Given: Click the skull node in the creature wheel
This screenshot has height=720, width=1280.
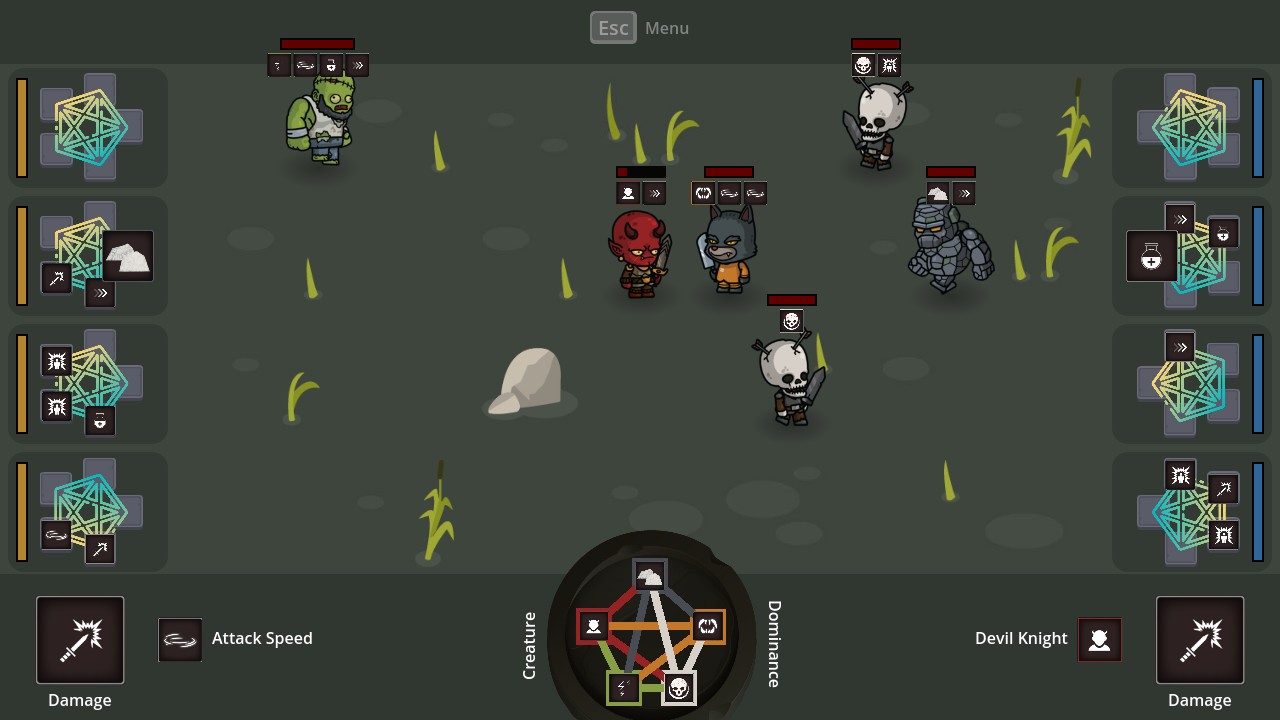Looking at the screenshot, I should pyautogui.click(x=678, y=687).
